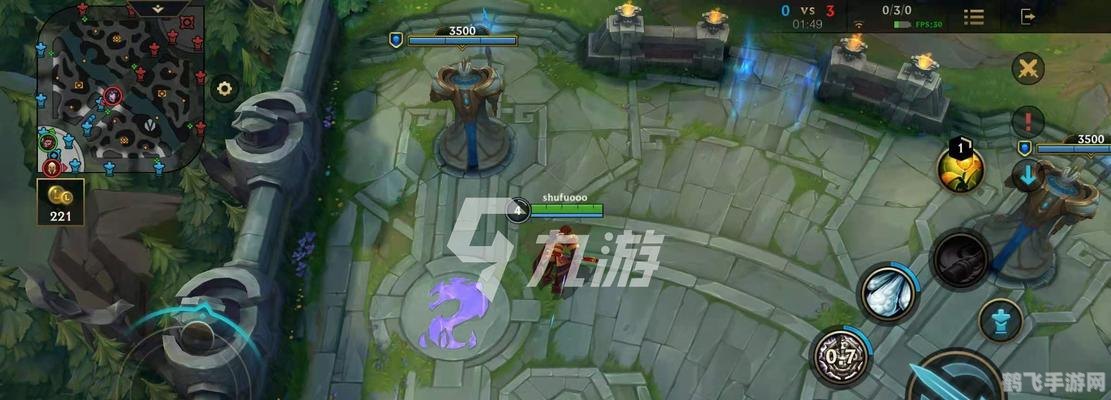Open the minimap
The width and height of the screenshot is (1111, 400).
pyautogui.click(x=122, y=93)
